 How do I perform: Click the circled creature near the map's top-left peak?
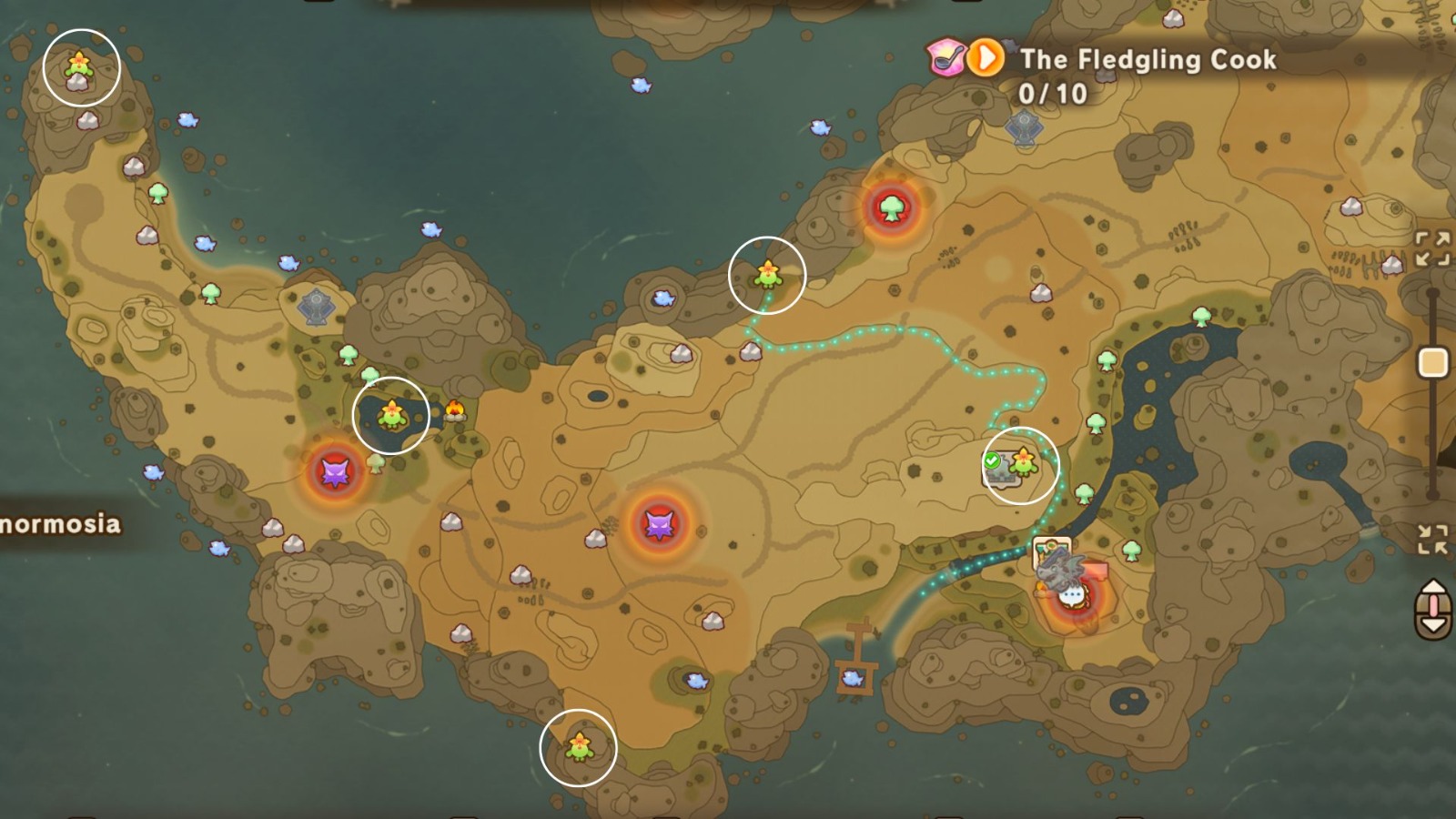pyautogui.click(x=80, y=66)
